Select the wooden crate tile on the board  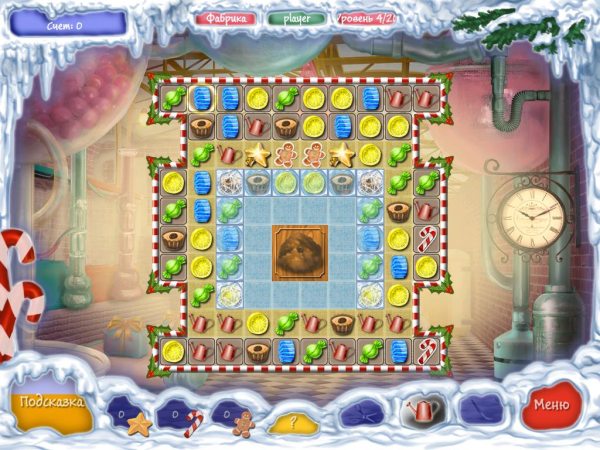[x=300, y=252]
